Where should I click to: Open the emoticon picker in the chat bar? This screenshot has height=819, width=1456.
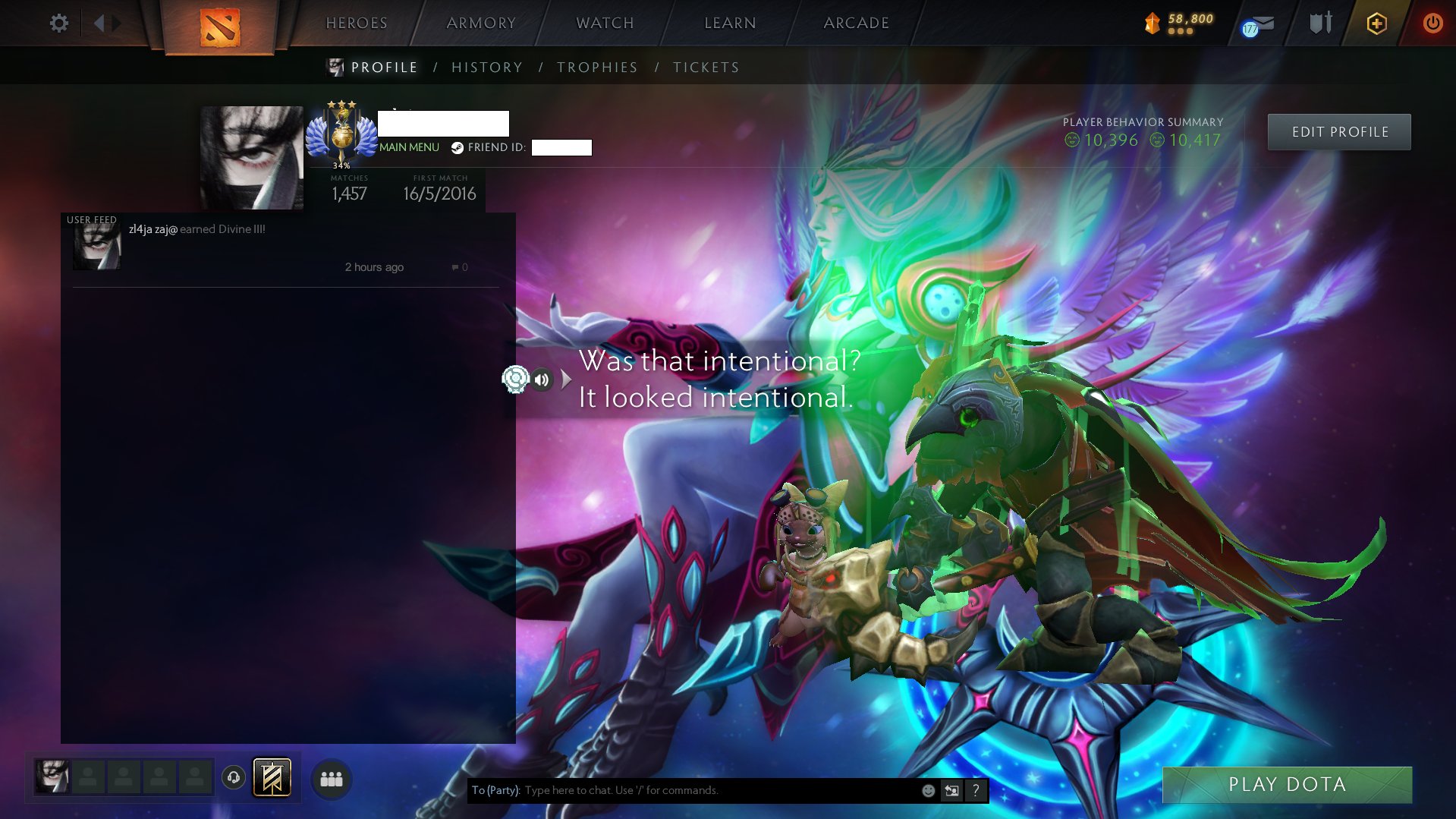click(x=927, y=790)
